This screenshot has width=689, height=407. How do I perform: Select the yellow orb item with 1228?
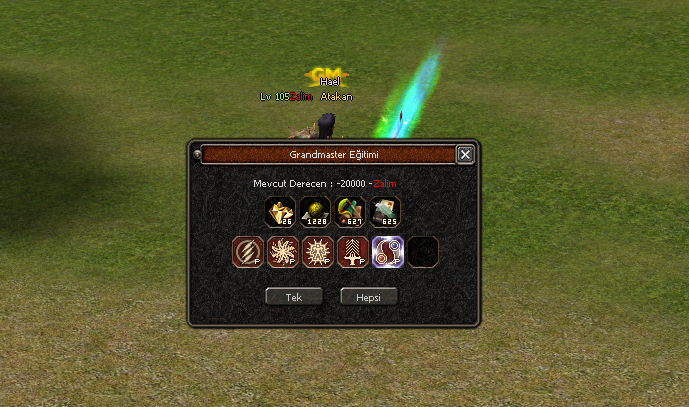coord(316,211)
